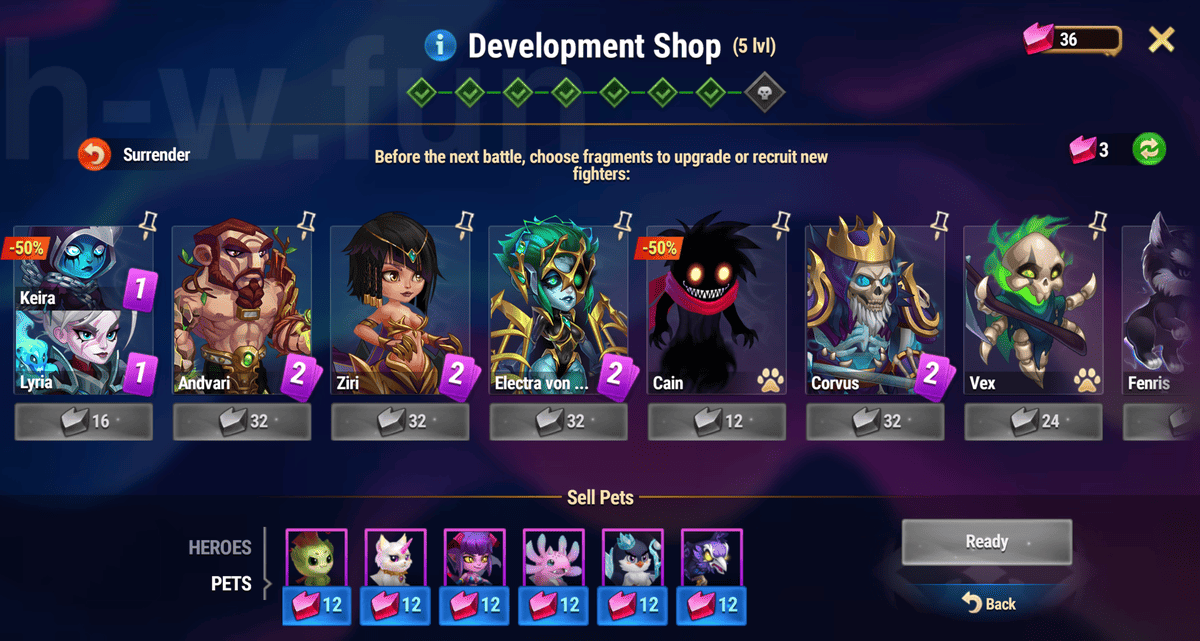Pin the Ziri card
Screen dimensions: 1200x641
pos(465,220)
